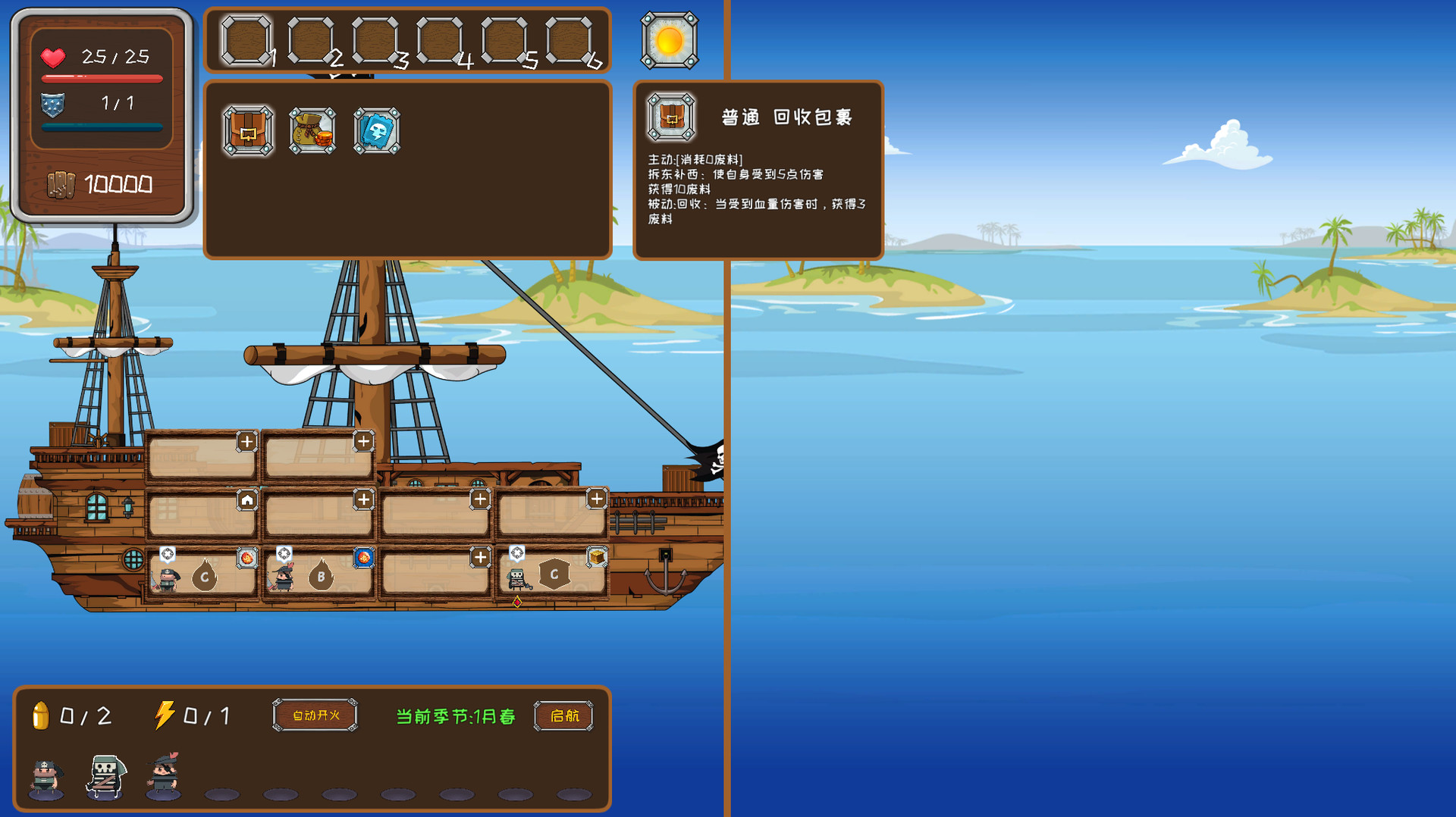
Task: Select the blue skull card inventory item
Action: 376,131
